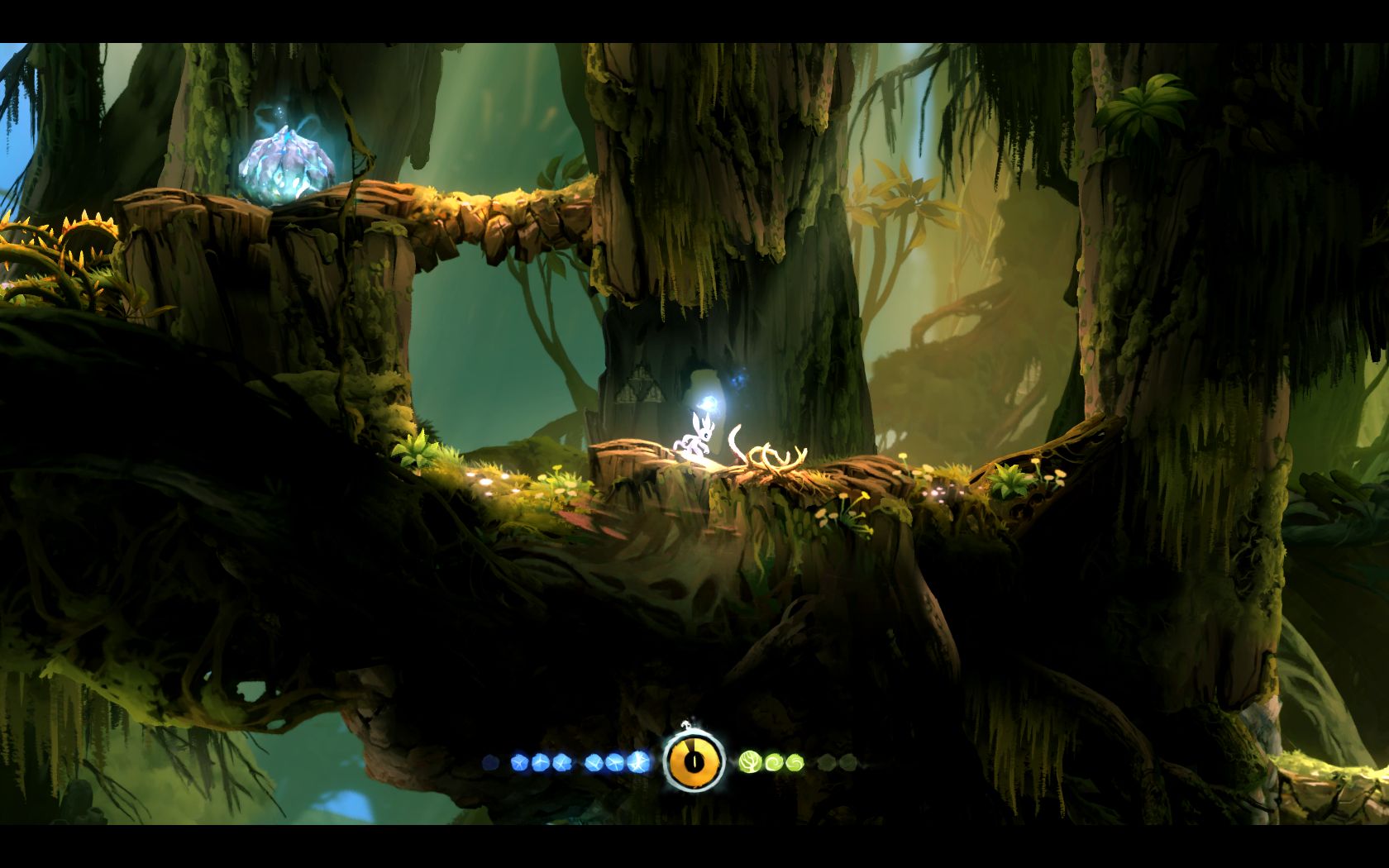Click the central orange spirit eye meter

(695, 761)
